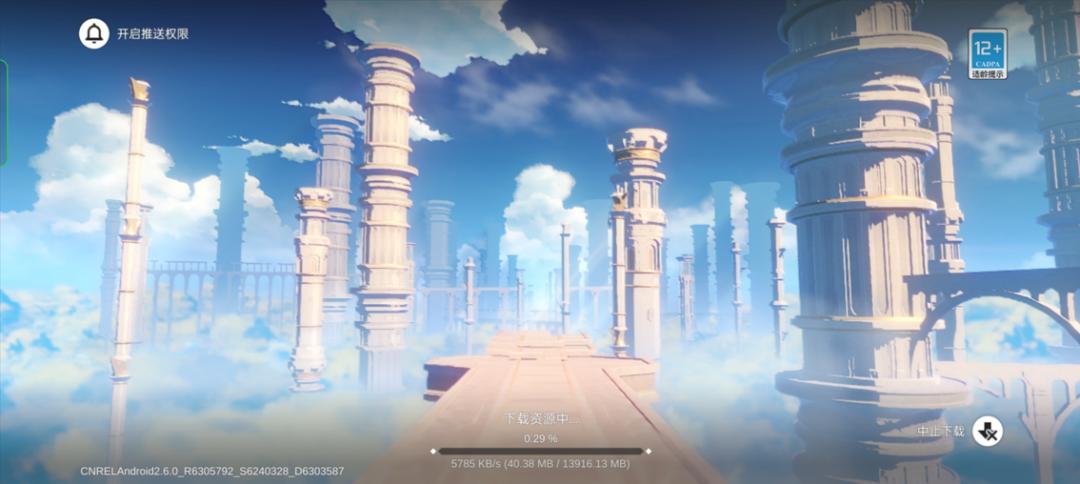Viewport: 1080px width, 484px height.
Task: Open the 12+ CADPA age rating notice
Action: [x=987, y=53]
